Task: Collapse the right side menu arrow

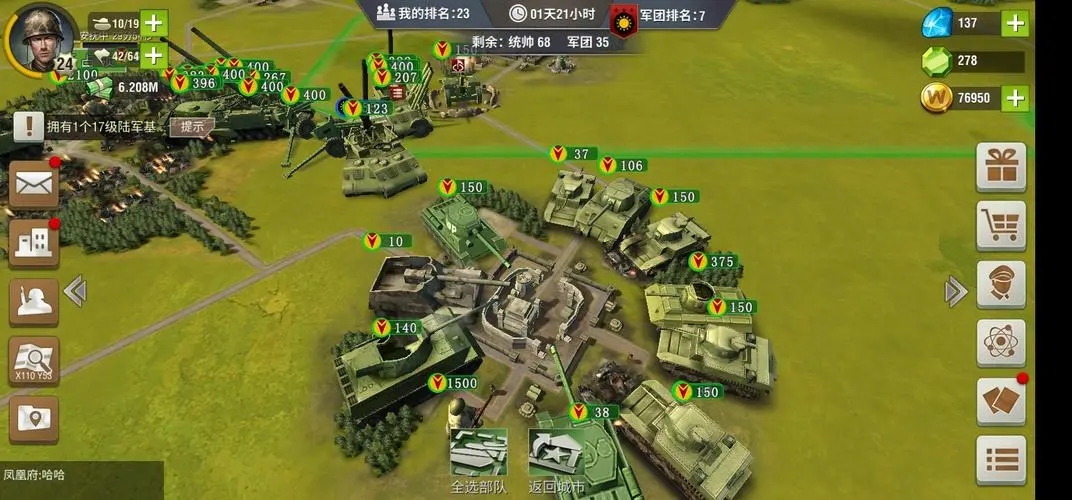Action: pos(956,291)
